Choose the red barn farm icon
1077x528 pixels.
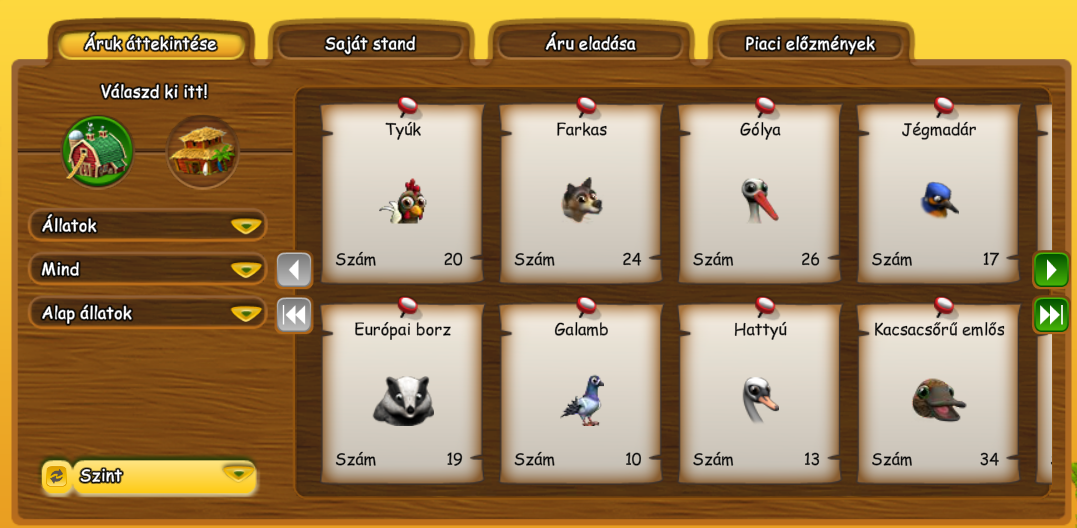point(98,152)
